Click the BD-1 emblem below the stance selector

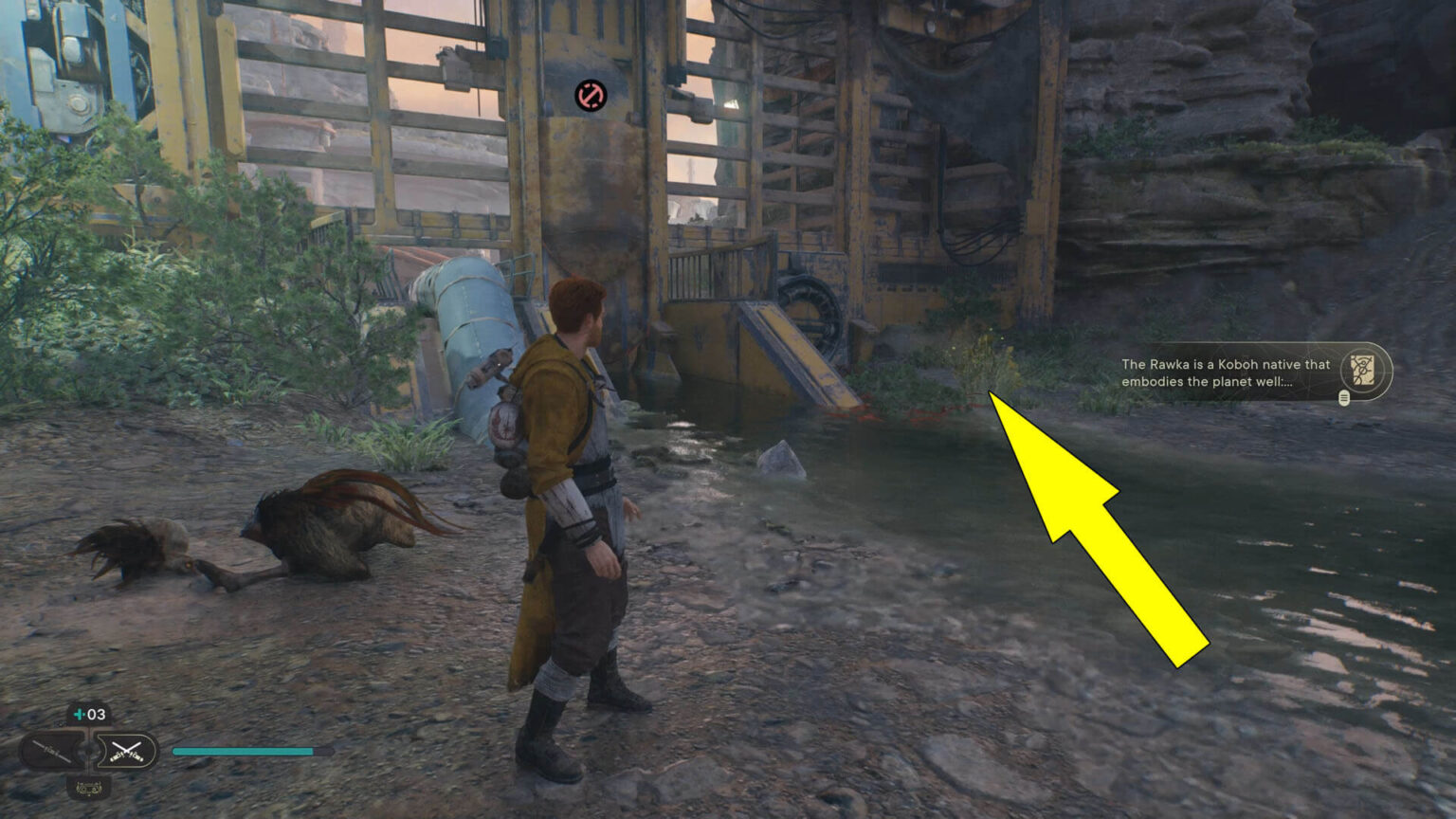coord(88,787)
